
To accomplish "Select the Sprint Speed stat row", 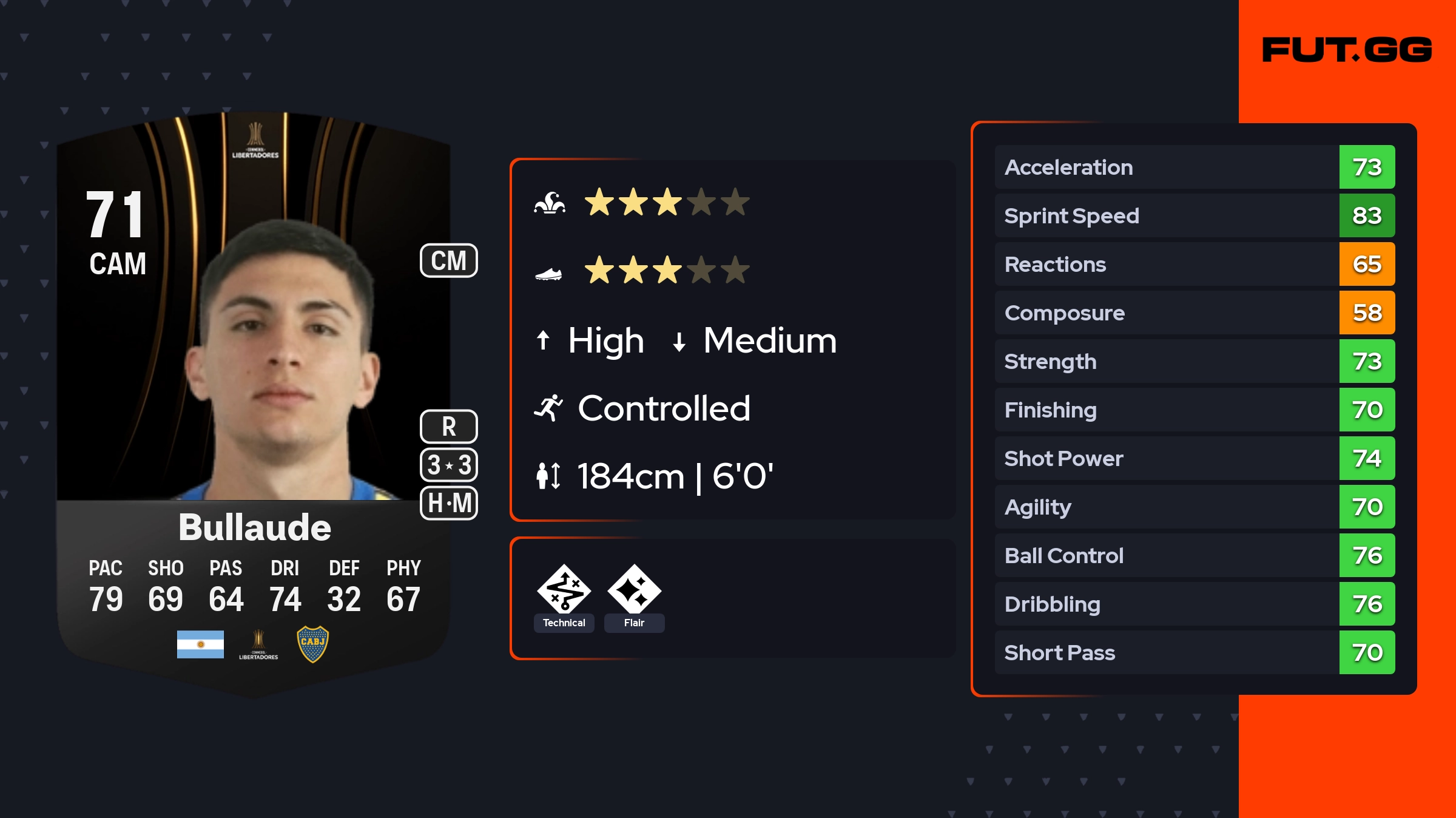I will 1195,216.
